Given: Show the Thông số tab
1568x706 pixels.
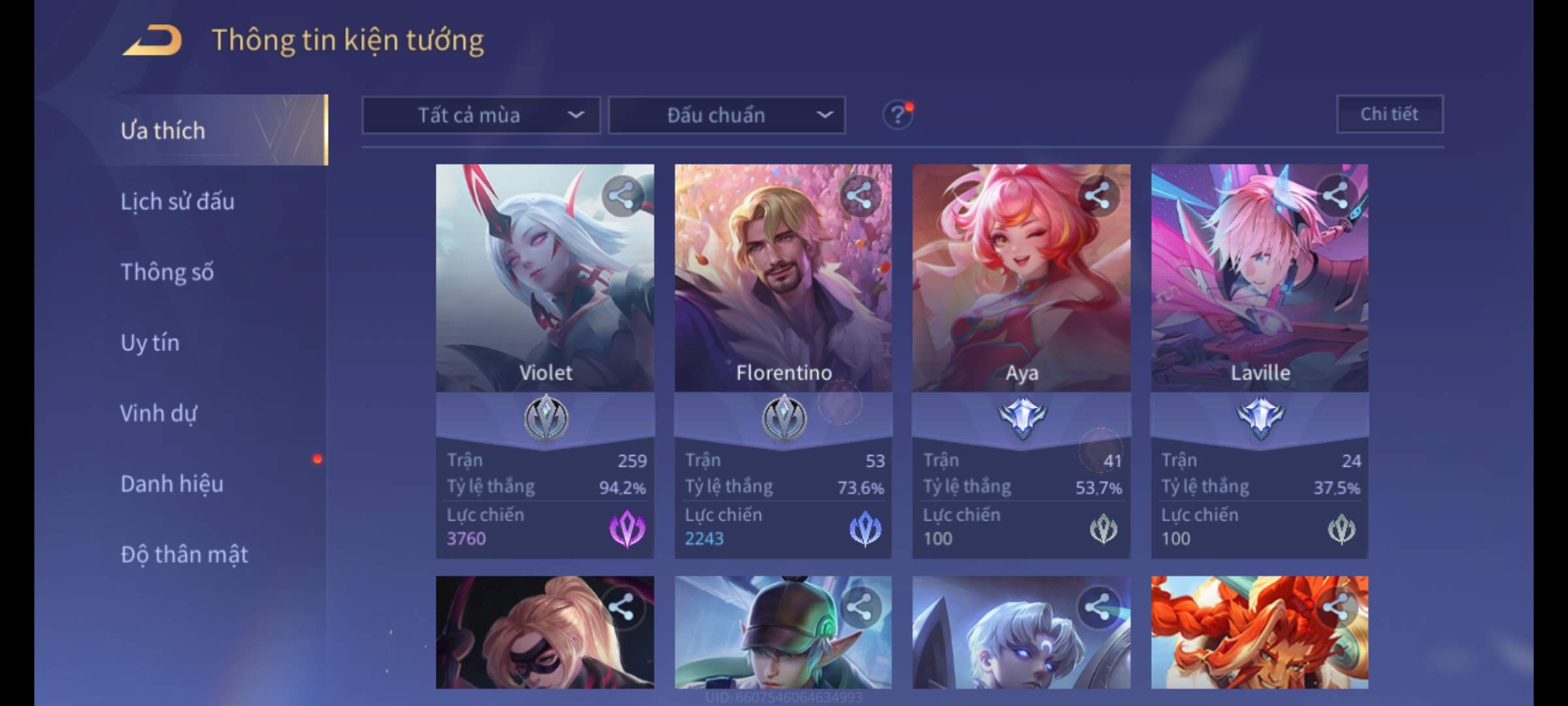Looking at the screenshot, I should click(167, 272).
